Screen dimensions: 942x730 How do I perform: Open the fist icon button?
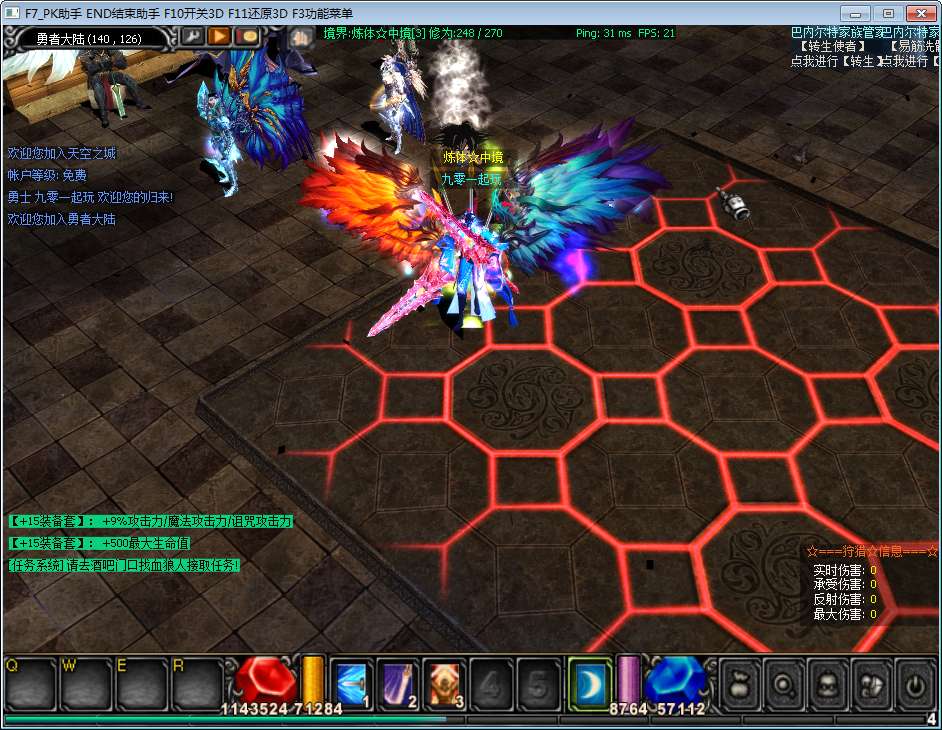300,36
